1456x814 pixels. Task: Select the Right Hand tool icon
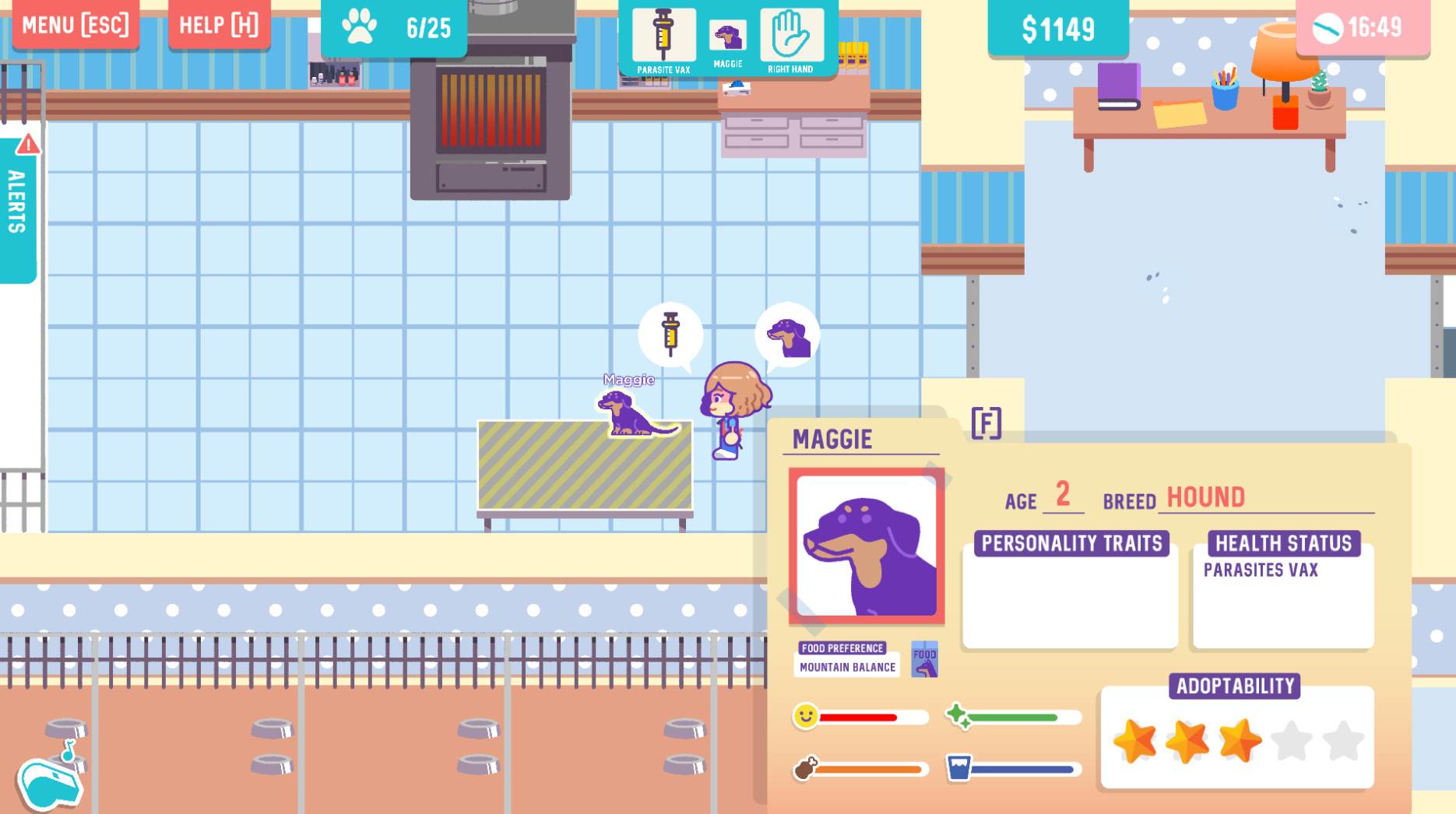[x=790, y=35]
